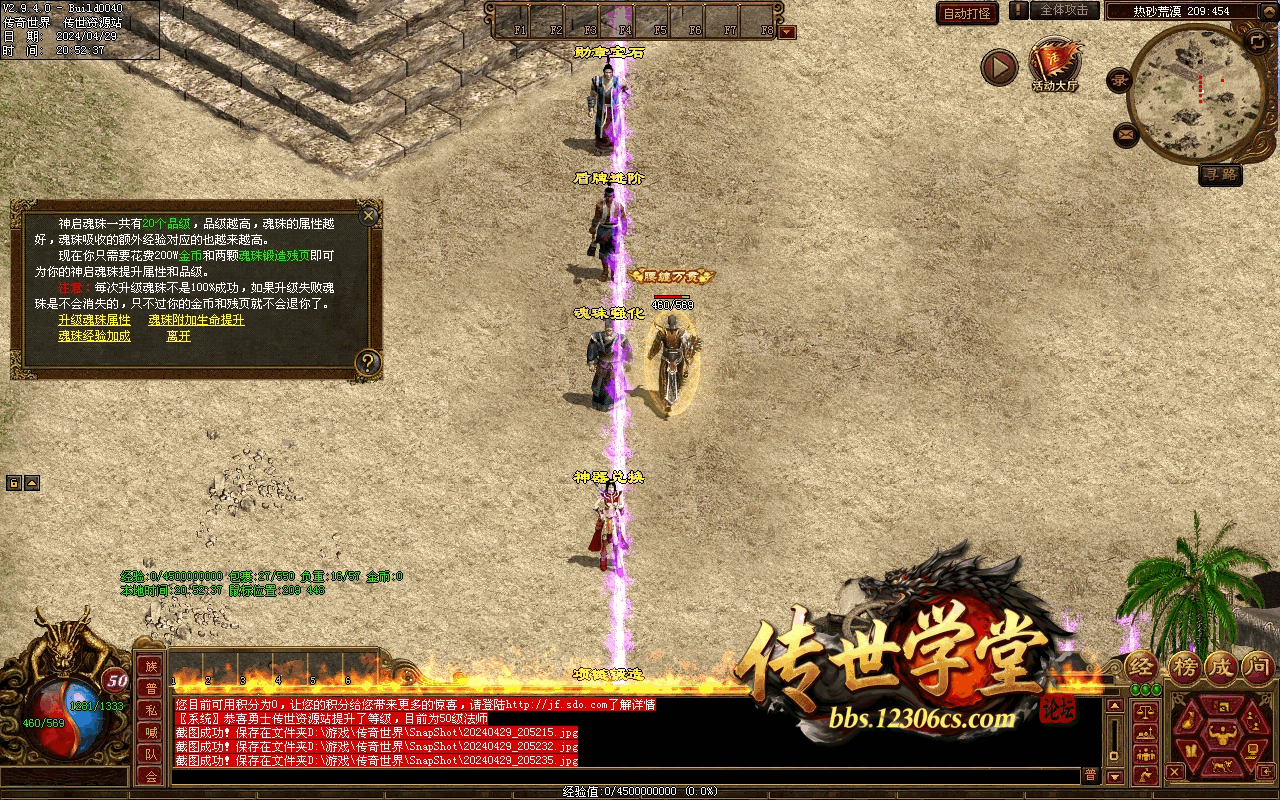
Task: Activate the 寻路 pathfinding button
Action: (x=1220, y=174)
